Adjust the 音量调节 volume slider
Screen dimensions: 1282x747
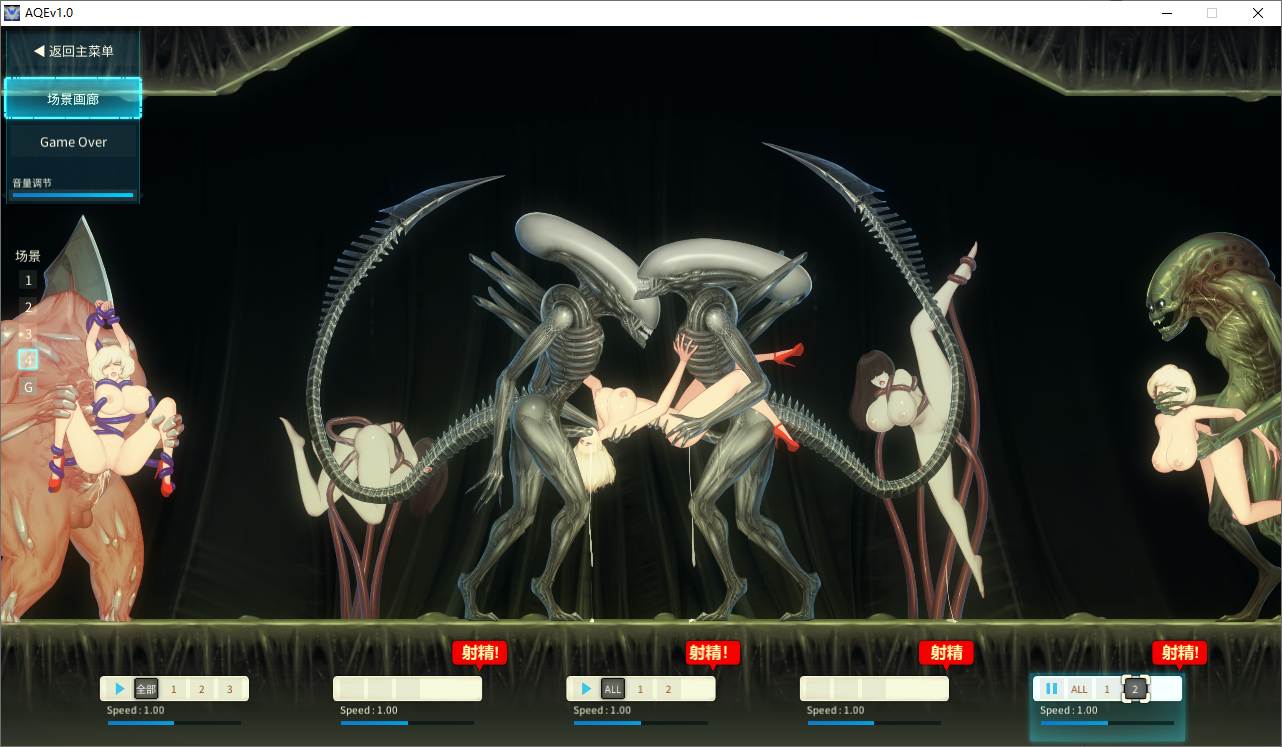(73, 195)
